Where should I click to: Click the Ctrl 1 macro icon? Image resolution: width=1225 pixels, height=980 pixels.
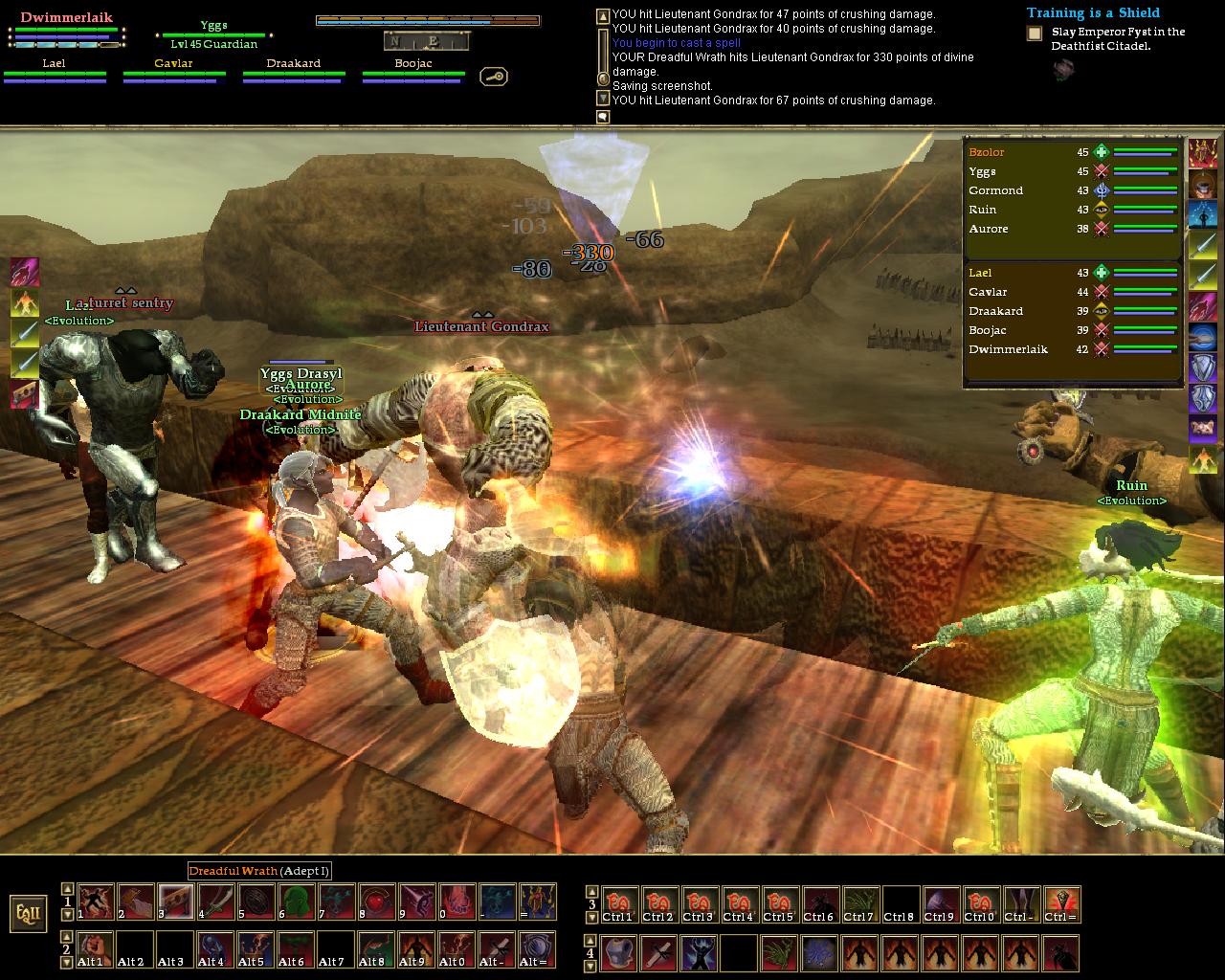click(617, 904)
